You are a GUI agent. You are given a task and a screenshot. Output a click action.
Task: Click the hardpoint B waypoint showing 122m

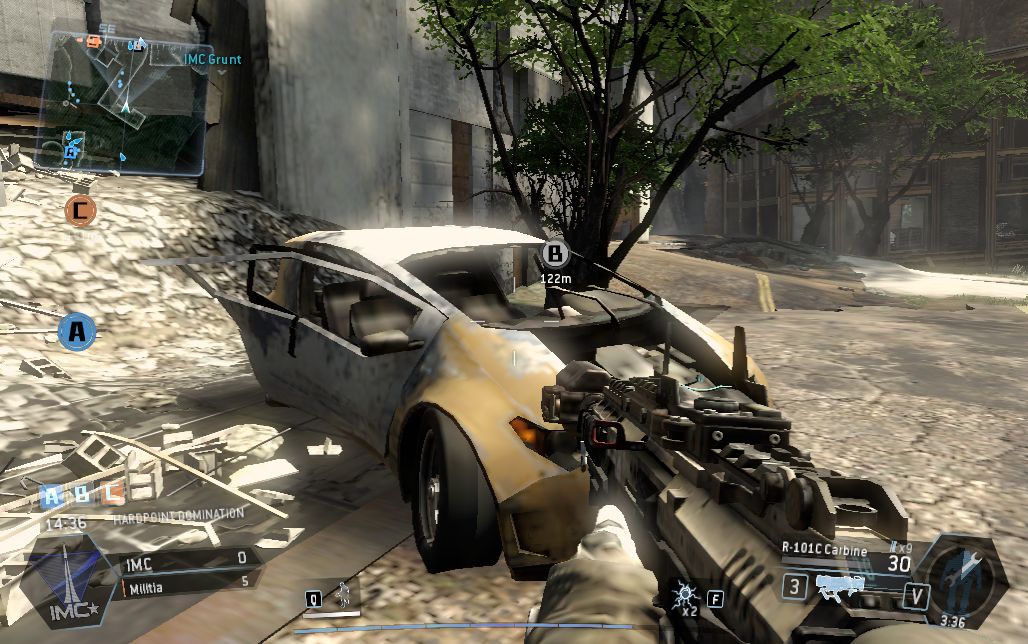(555, 253)
